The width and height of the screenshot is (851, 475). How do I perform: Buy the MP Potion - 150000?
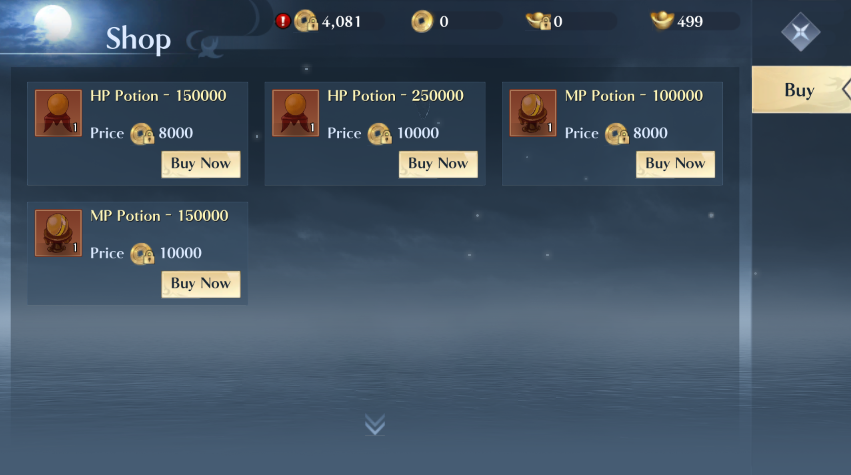pos(200,284)
